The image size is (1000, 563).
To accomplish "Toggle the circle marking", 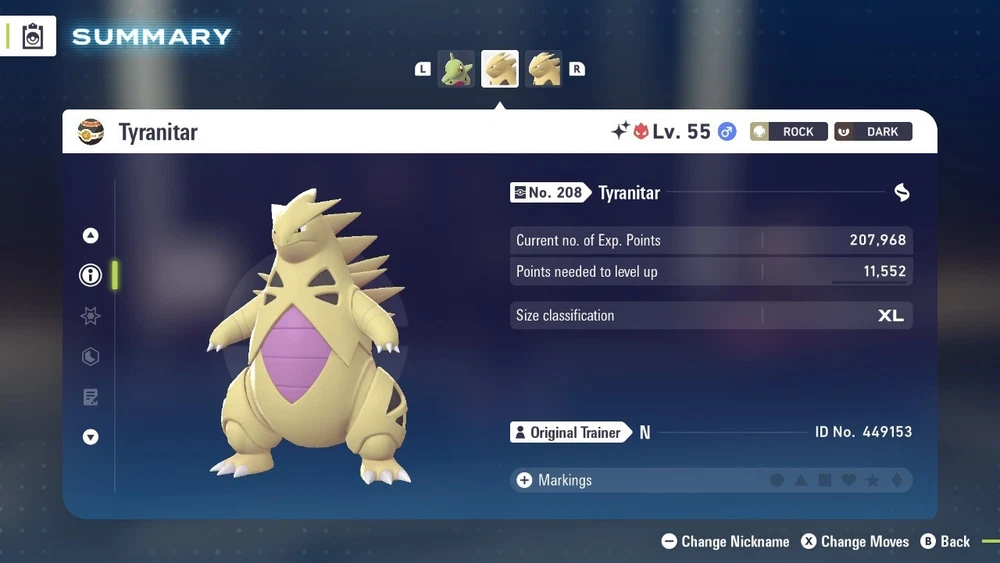I will (x=777, y=481).
